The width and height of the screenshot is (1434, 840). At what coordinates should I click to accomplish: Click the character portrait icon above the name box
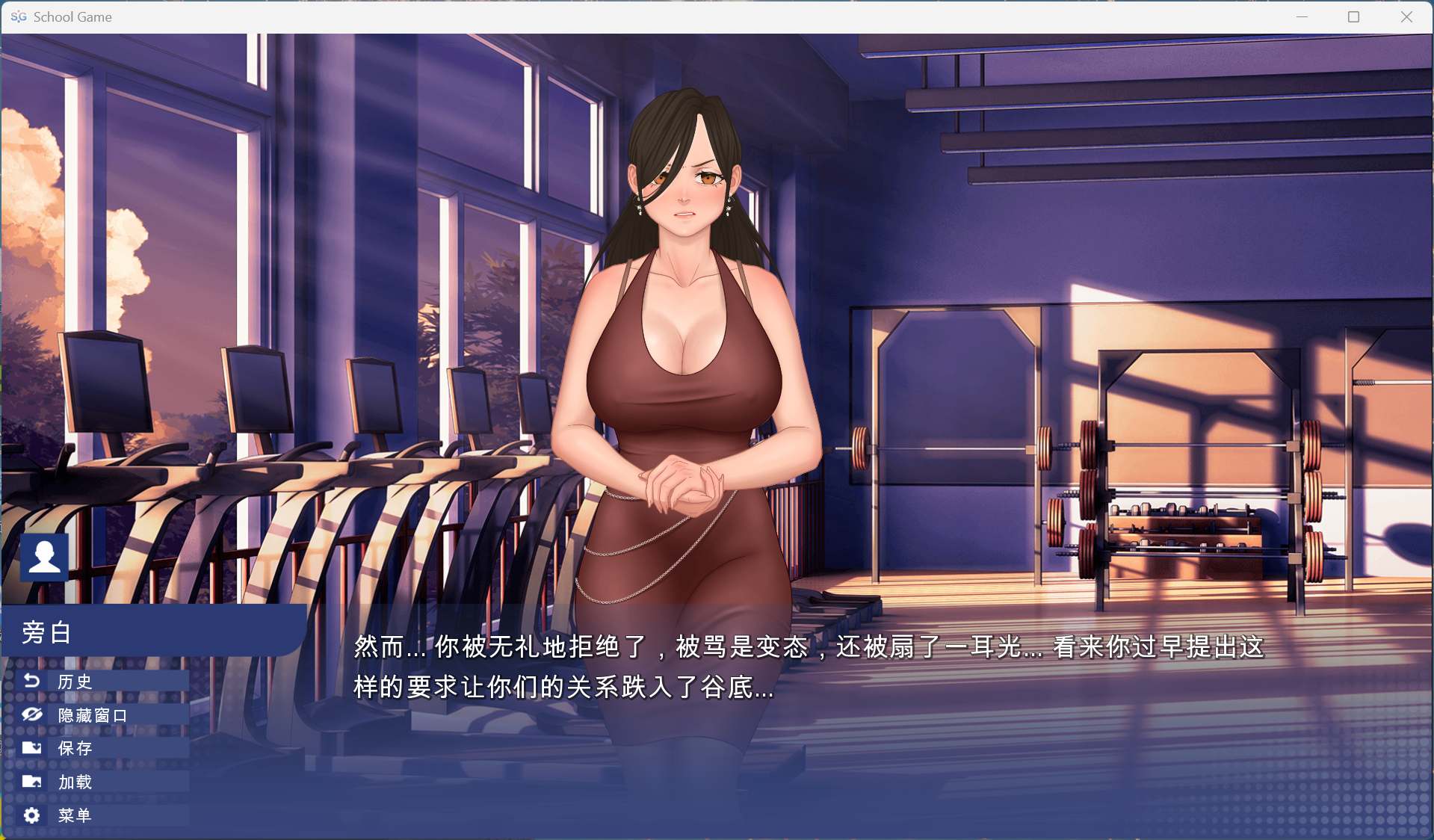click(44, 556)
